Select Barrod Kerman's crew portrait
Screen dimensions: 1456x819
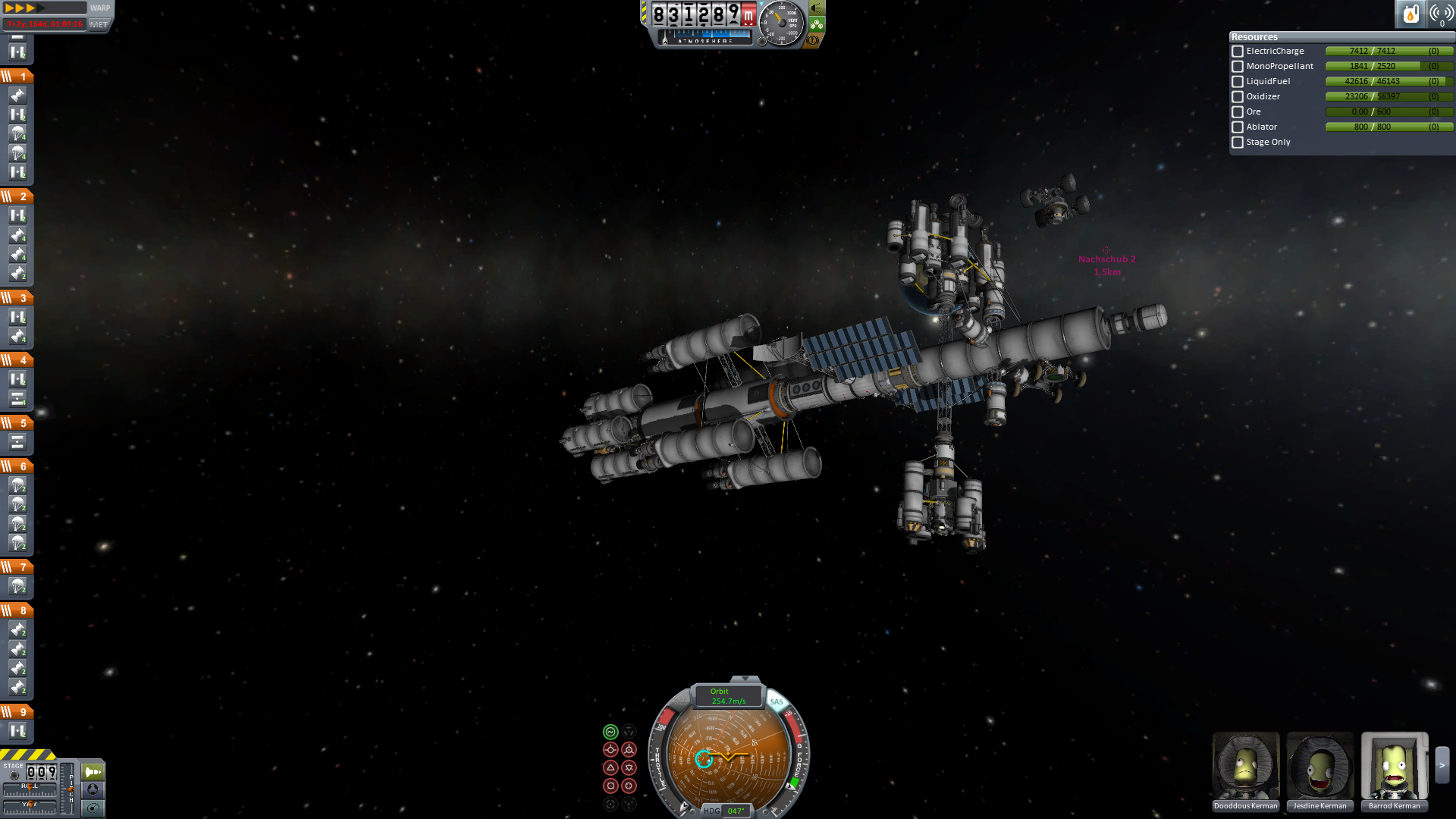1394,766
